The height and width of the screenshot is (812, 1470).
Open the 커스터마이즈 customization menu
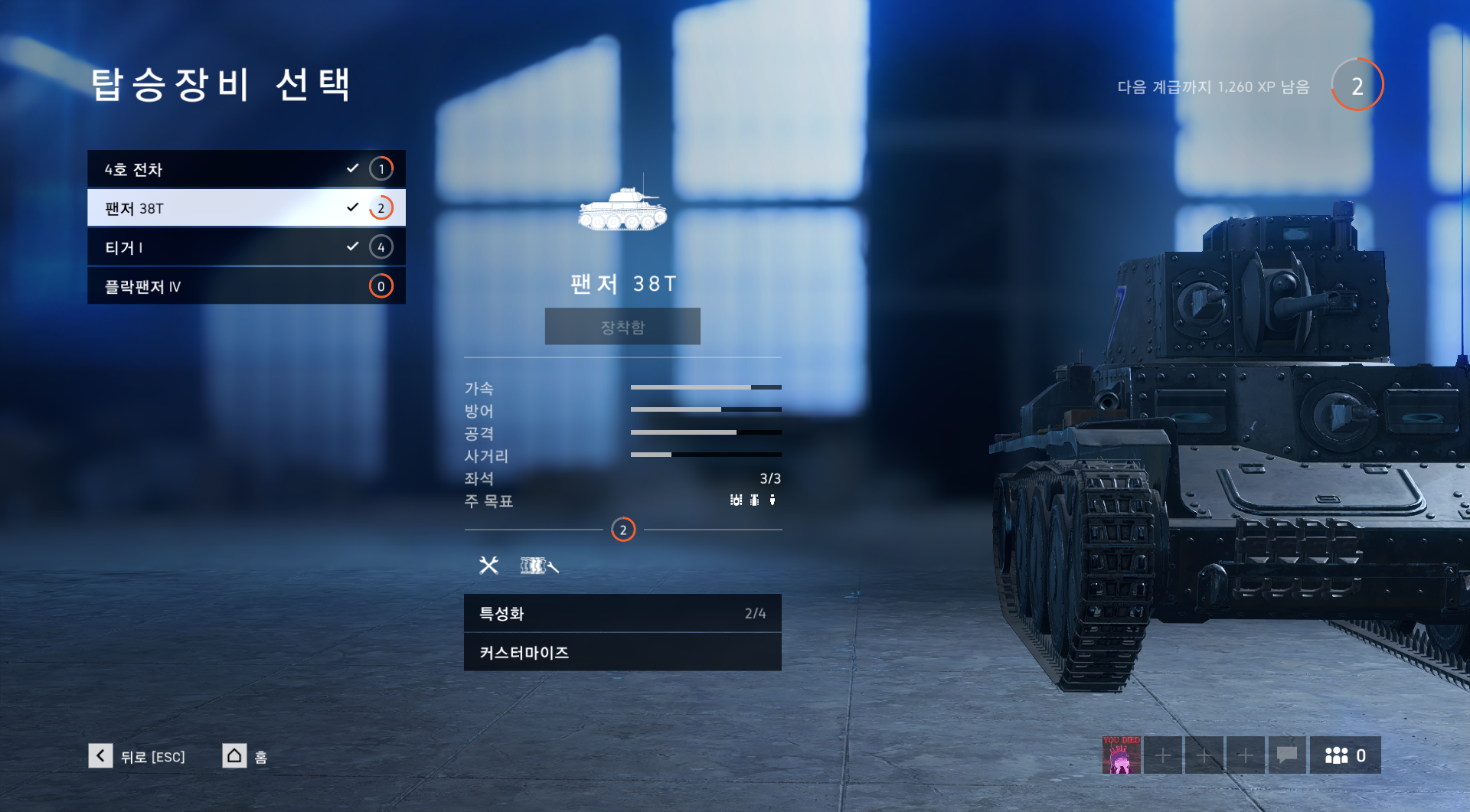click(622, 652)
